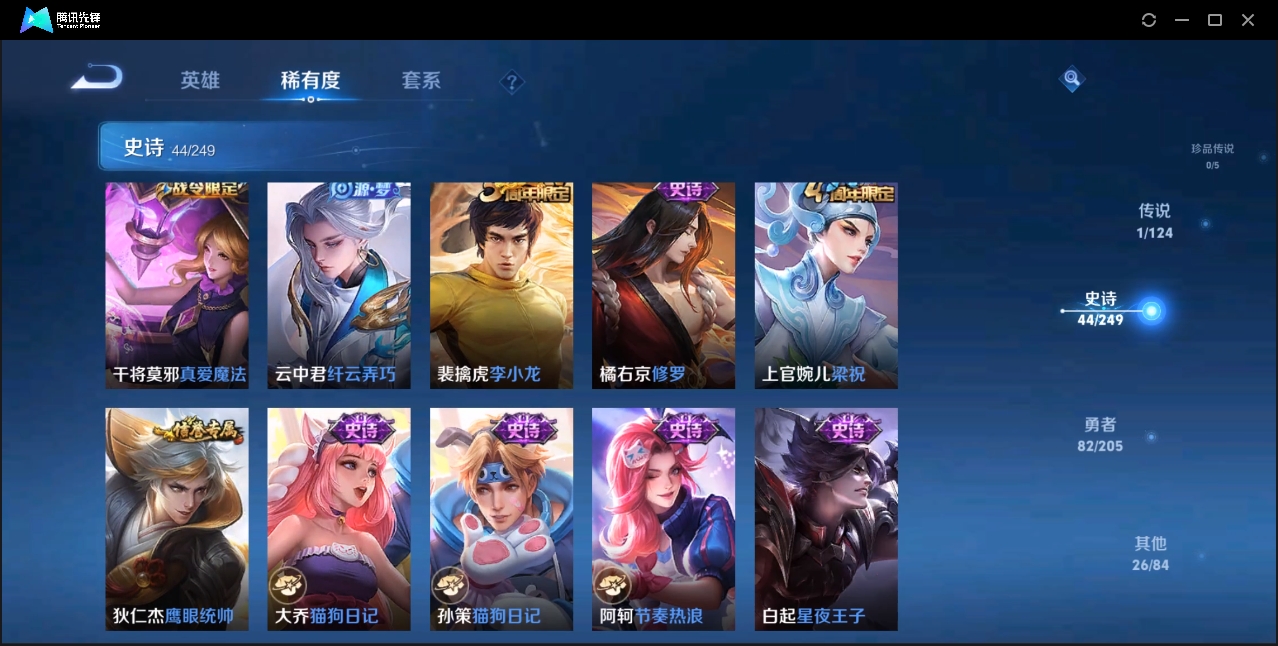View the 云中君 纤云弄巧 skin card
The width and height of the screenshot is (1278, 646).
click(x=339, y=285)
